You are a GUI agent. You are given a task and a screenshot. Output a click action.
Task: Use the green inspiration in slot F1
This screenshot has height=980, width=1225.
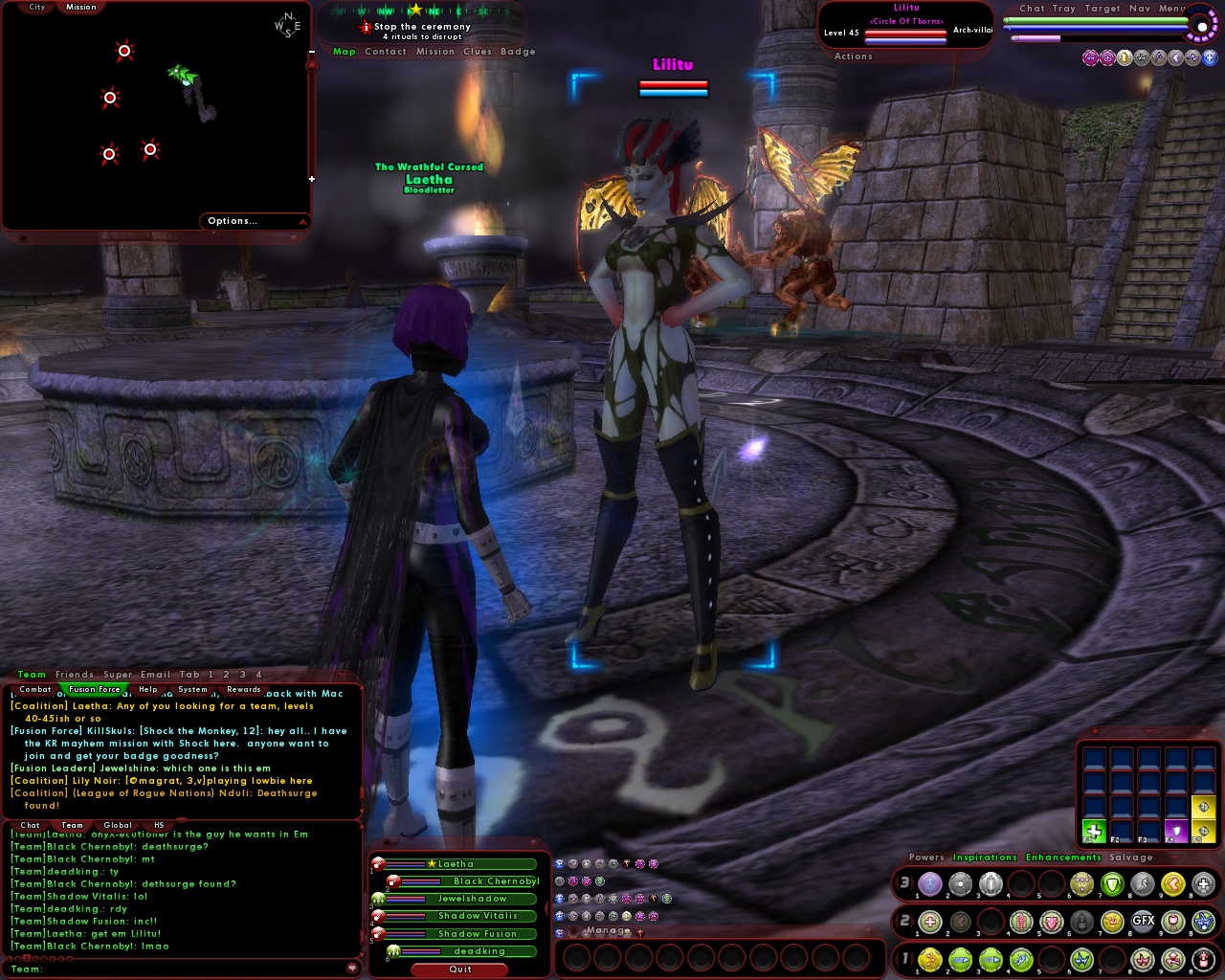click(x=1094, y=832)
